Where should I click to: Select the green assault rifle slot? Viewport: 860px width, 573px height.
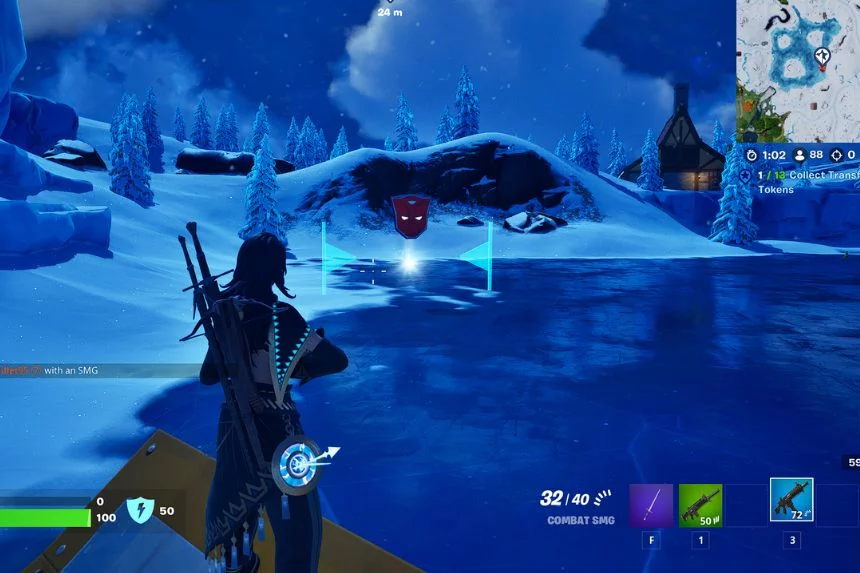coord(700,505)
